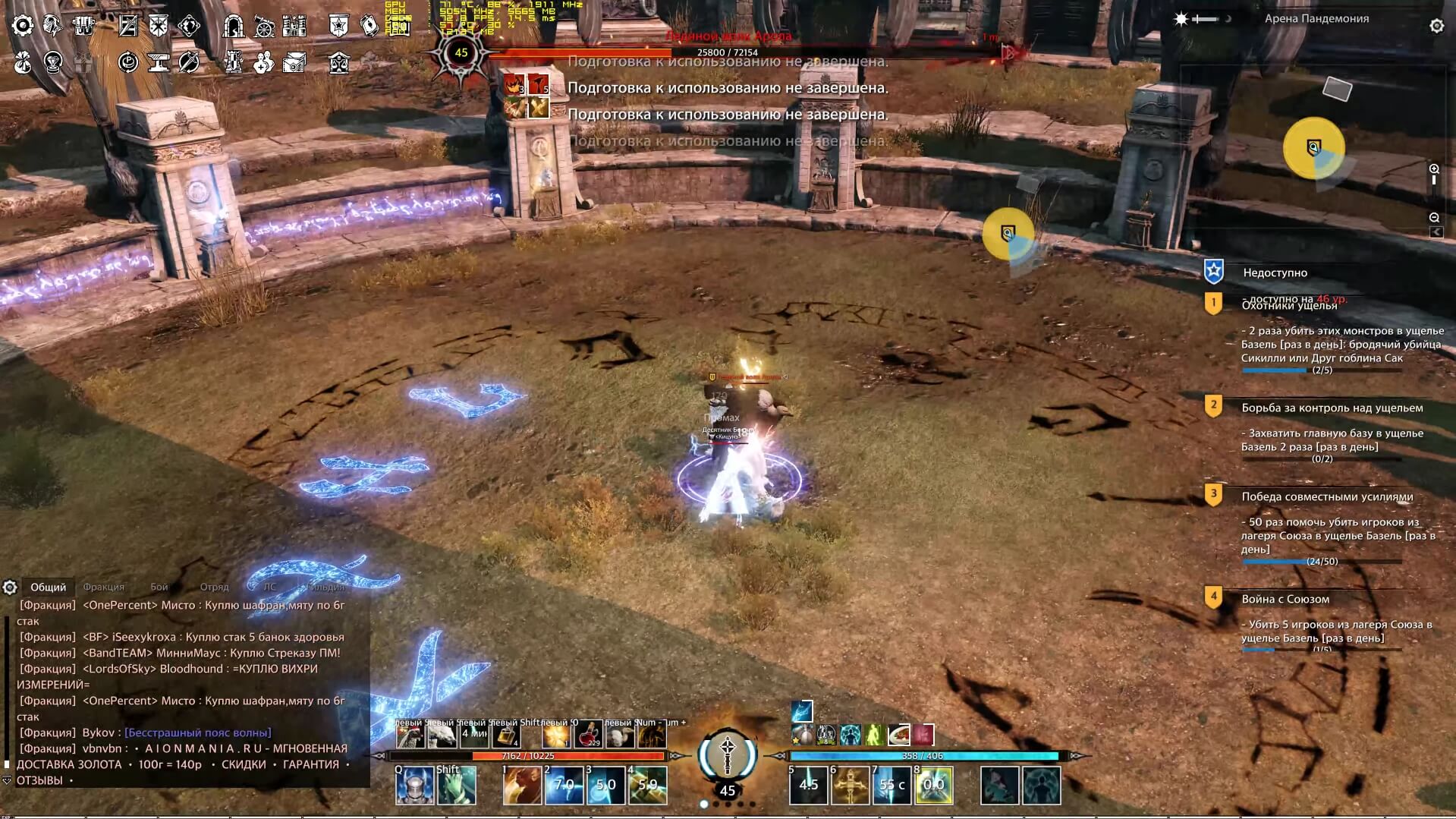1456x819 pixels.
Task: Collapse the ОТЗЫВЫ section in chat
Action: (x=8, y=780)
